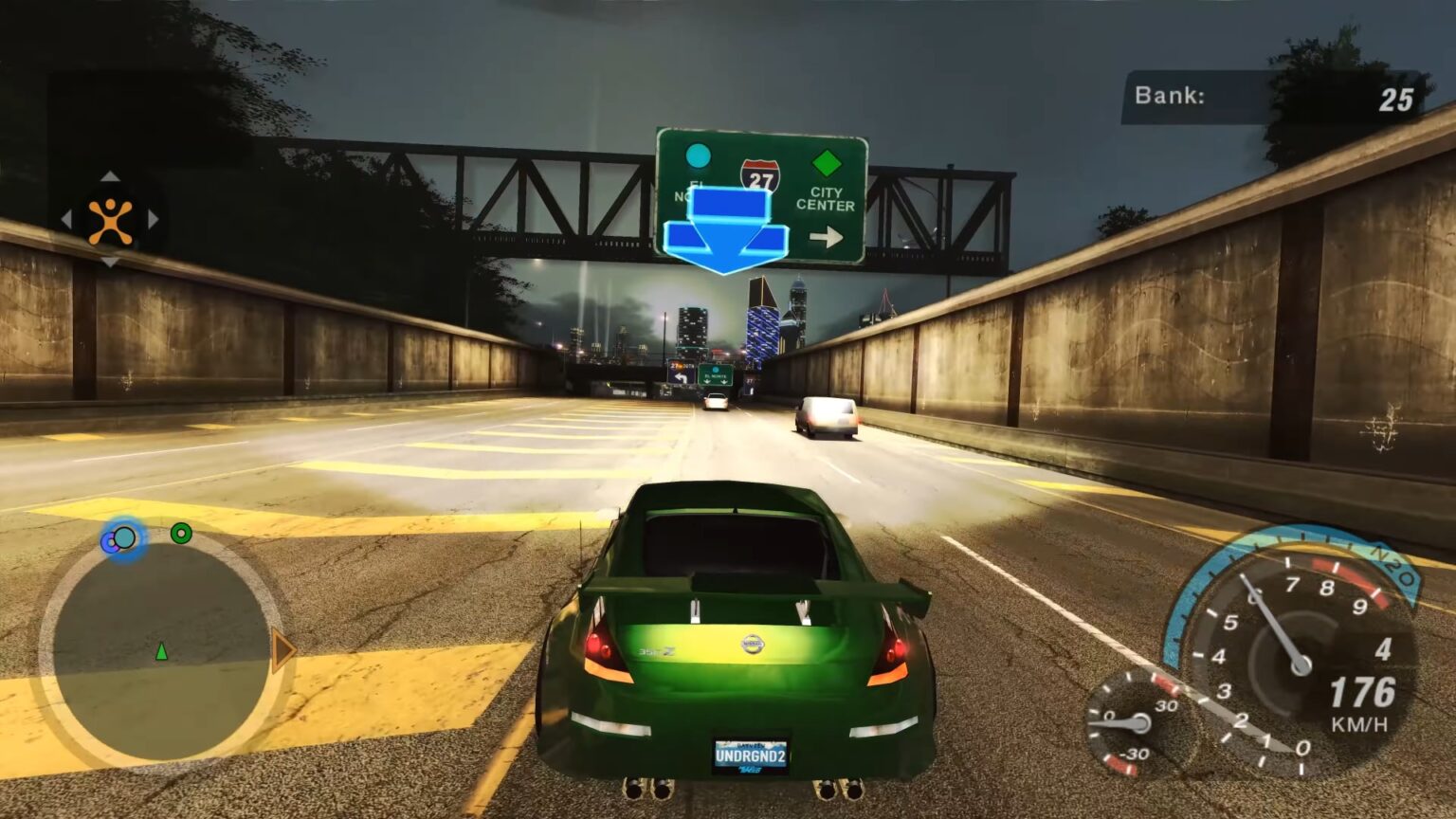Tap the orange triangle at the minimap edge
Image resolution: width=1456 pixels, height=819 pixels.
pyautogui.click(x=280, y=652)
